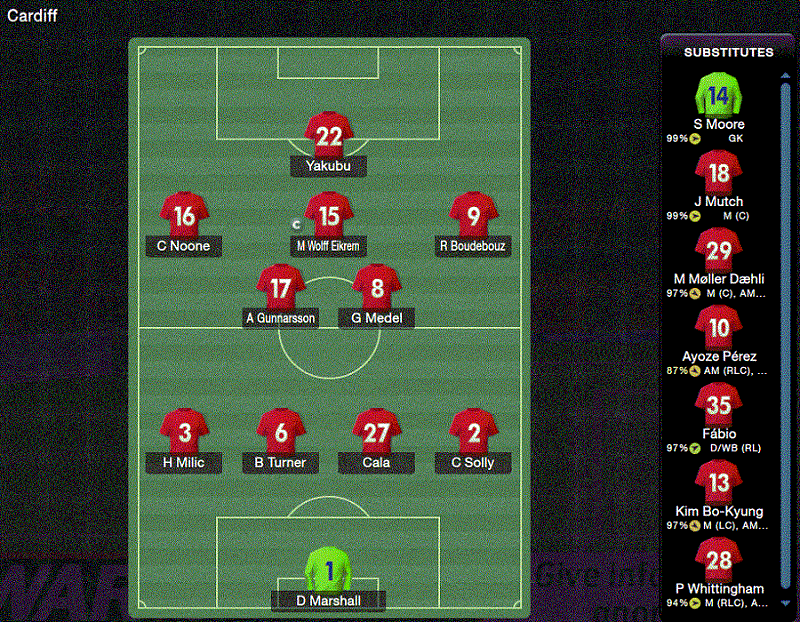
Task: Select striker Yakubu's number 22 shirt
Action: click(x=329, y=136)
